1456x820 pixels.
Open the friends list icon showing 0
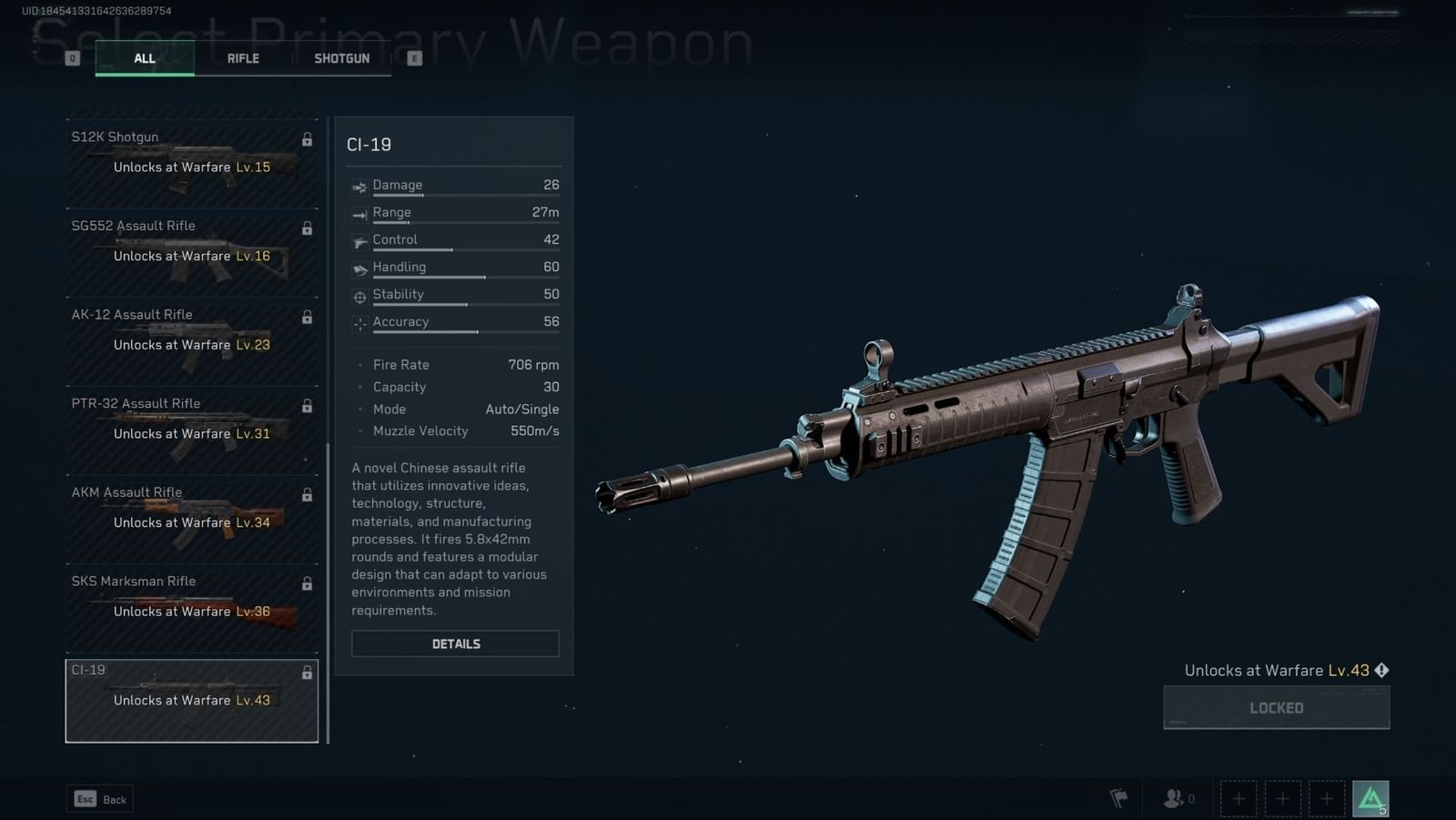point(1172,797)
